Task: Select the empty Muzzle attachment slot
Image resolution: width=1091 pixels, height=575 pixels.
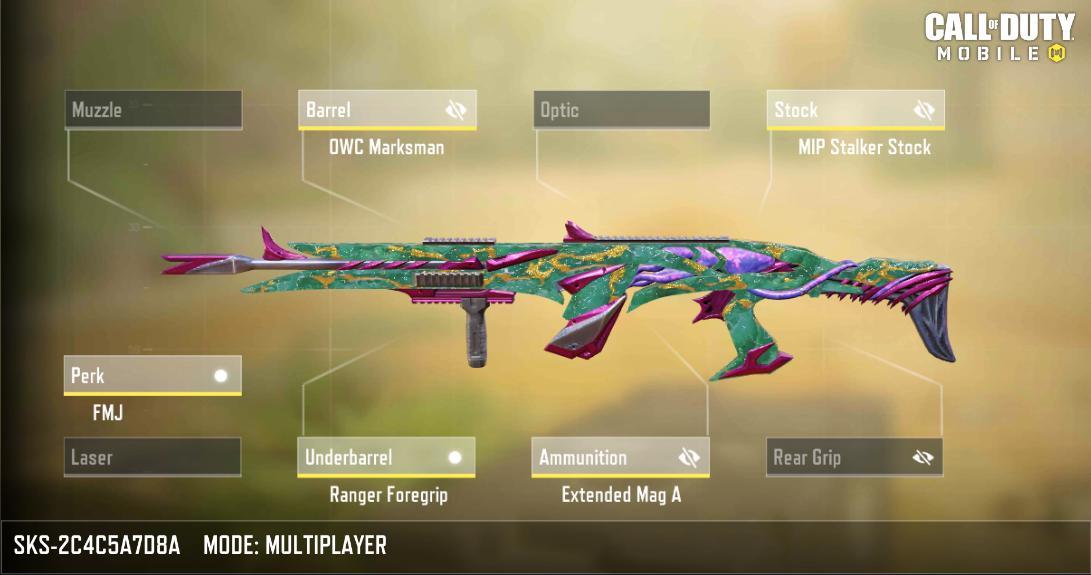Action: 154,110
